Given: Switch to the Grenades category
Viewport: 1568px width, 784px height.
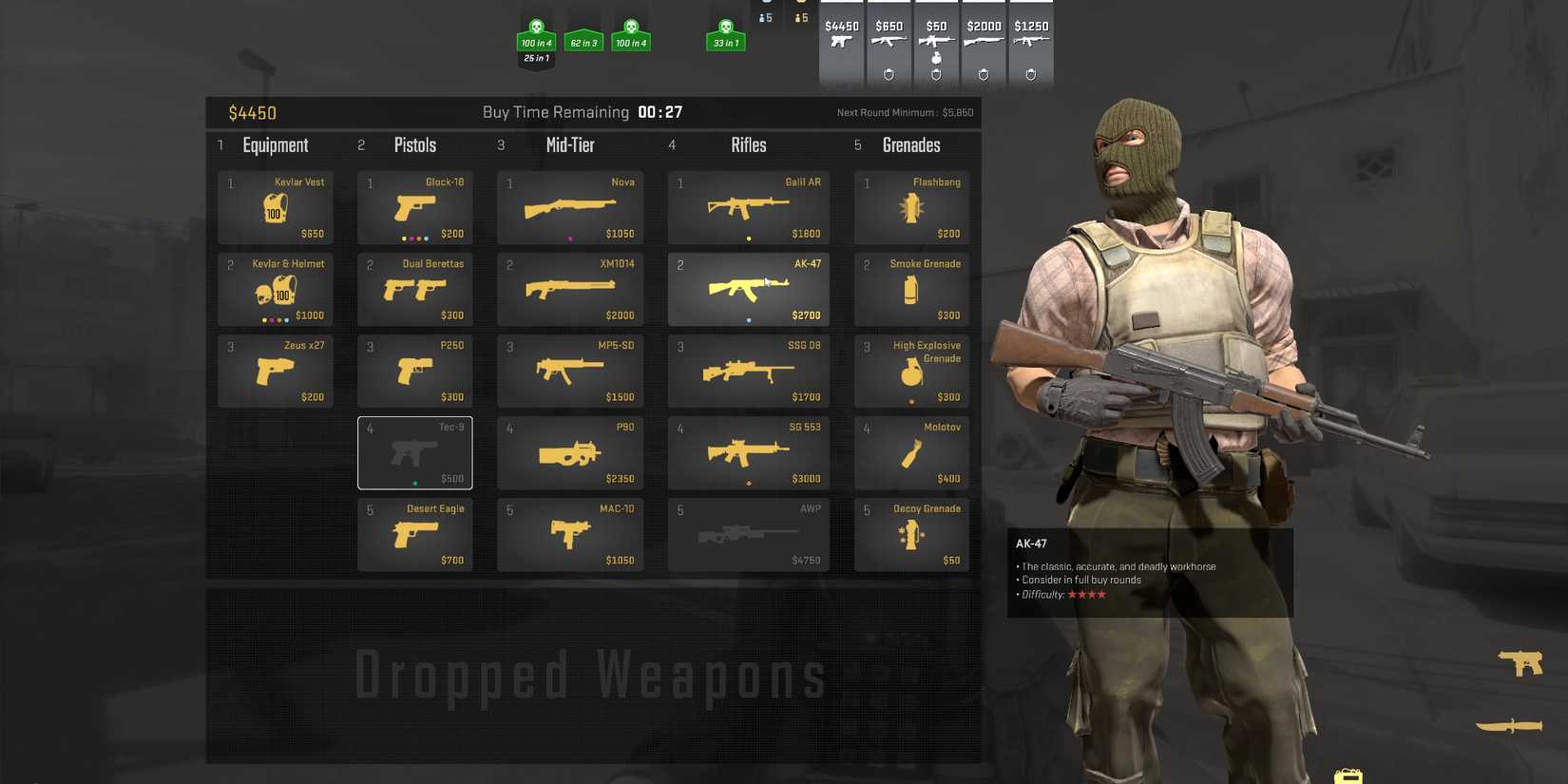Looking at the screenshot, I should click(910, 144).
